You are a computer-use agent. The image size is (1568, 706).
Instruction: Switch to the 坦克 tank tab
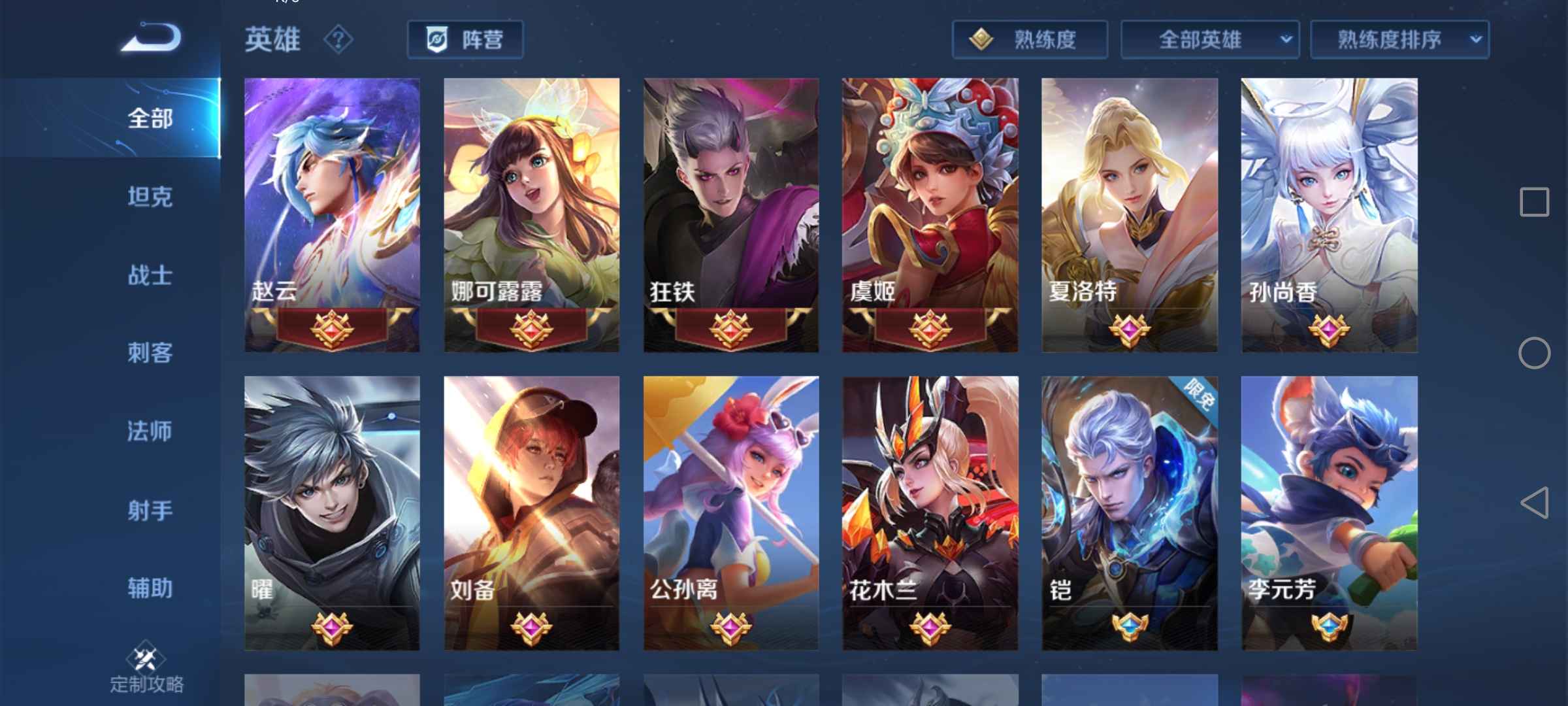(150, 197)
